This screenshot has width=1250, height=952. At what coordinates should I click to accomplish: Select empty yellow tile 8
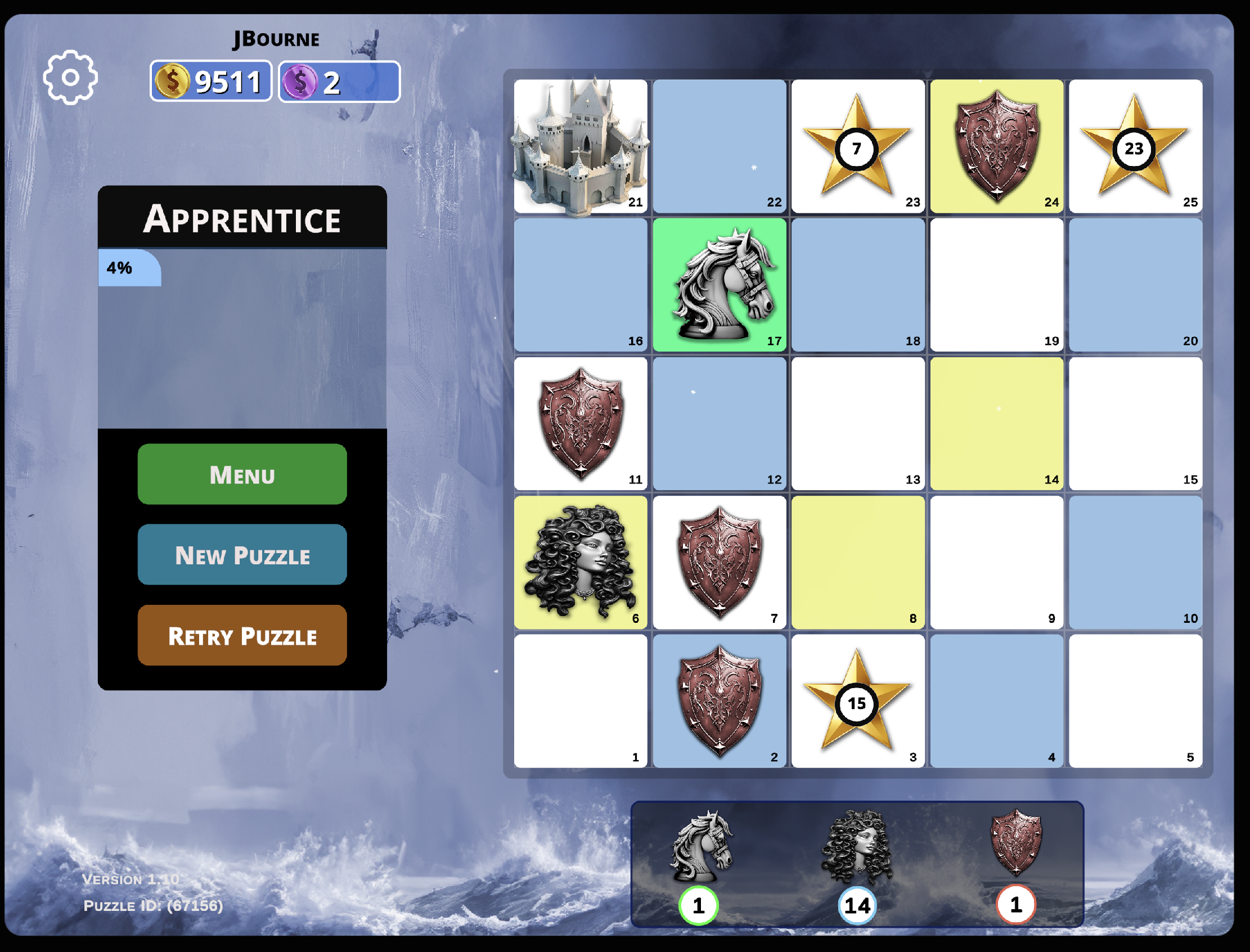pos(857,562)
